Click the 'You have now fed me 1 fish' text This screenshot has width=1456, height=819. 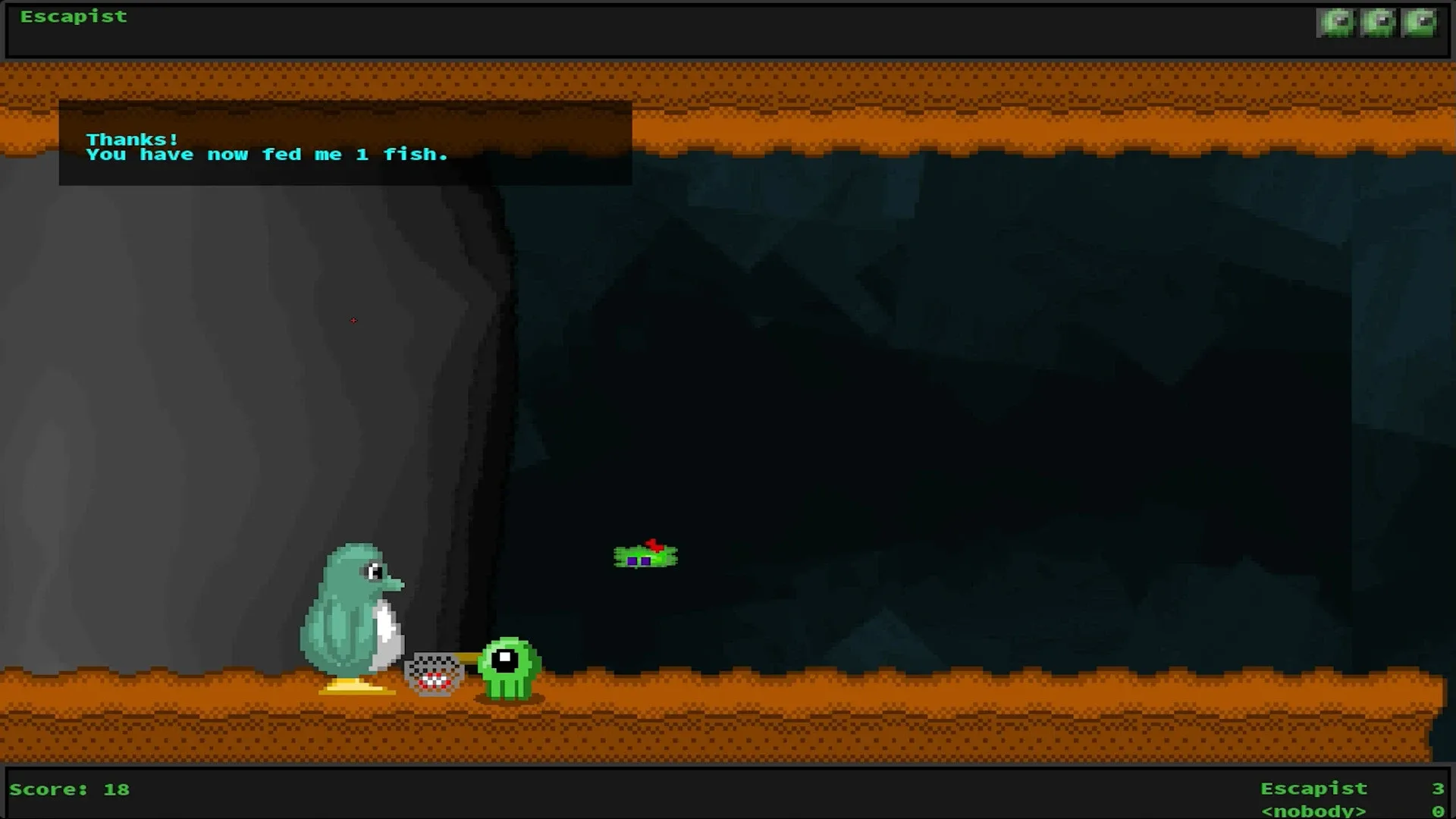268,154
